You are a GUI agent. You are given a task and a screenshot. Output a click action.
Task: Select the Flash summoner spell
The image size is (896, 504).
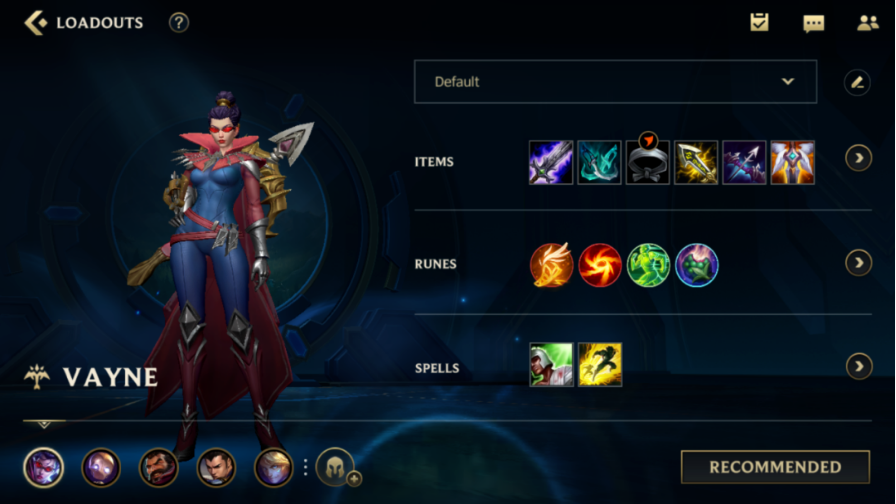(600, 365)
